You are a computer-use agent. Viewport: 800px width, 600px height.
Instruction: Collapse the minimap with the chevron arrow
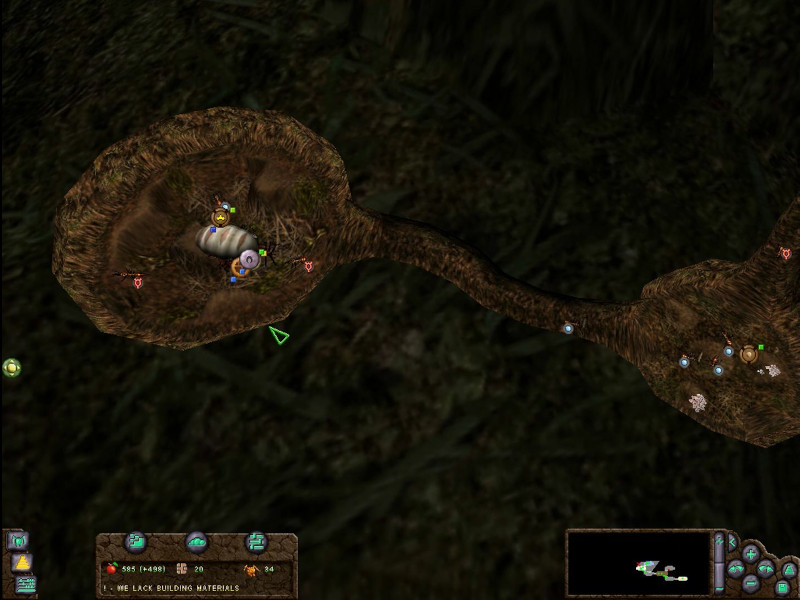731,542
